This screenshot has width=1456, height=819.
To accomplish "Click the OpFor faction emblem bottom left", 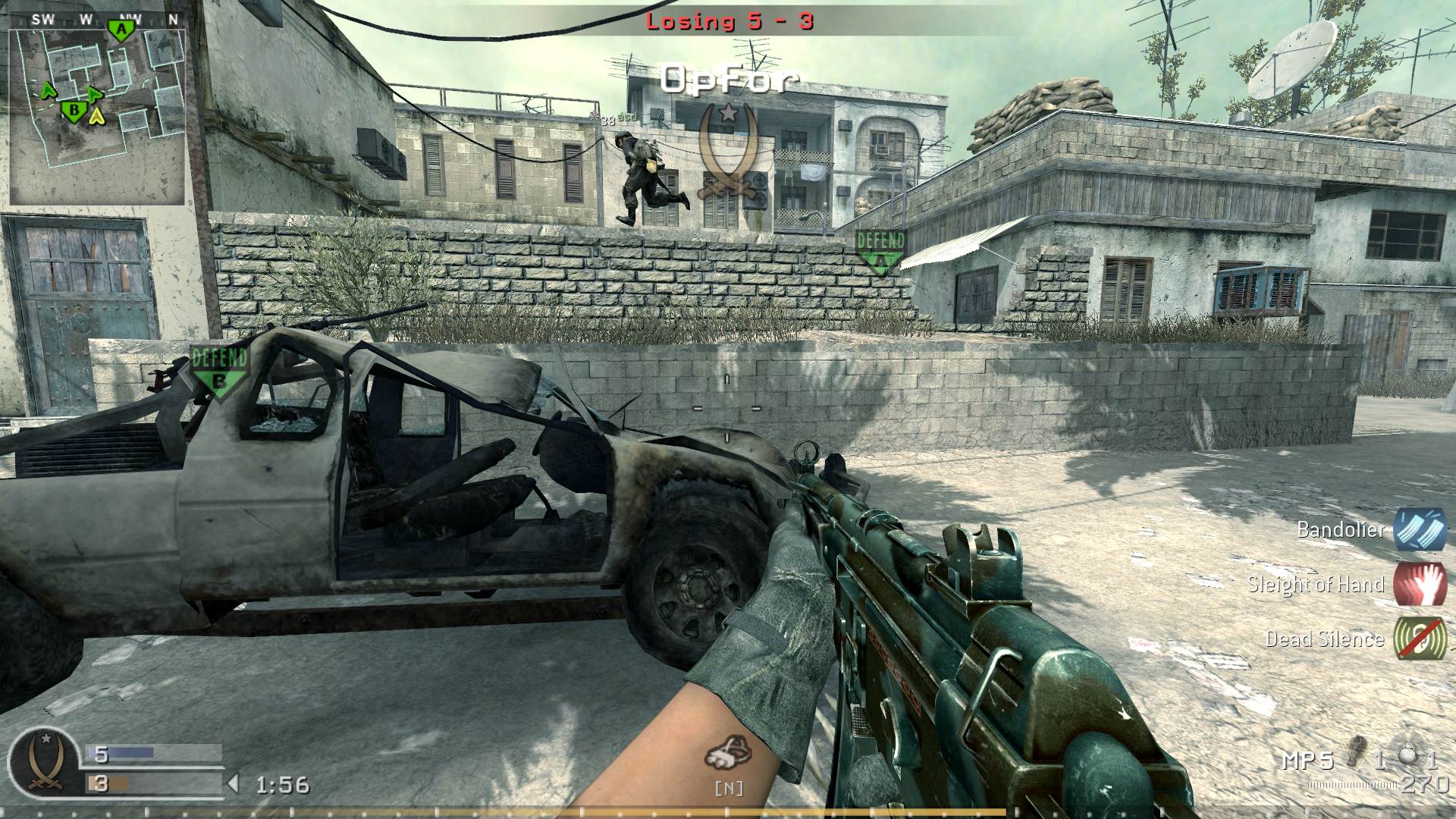I will (45, 762).
